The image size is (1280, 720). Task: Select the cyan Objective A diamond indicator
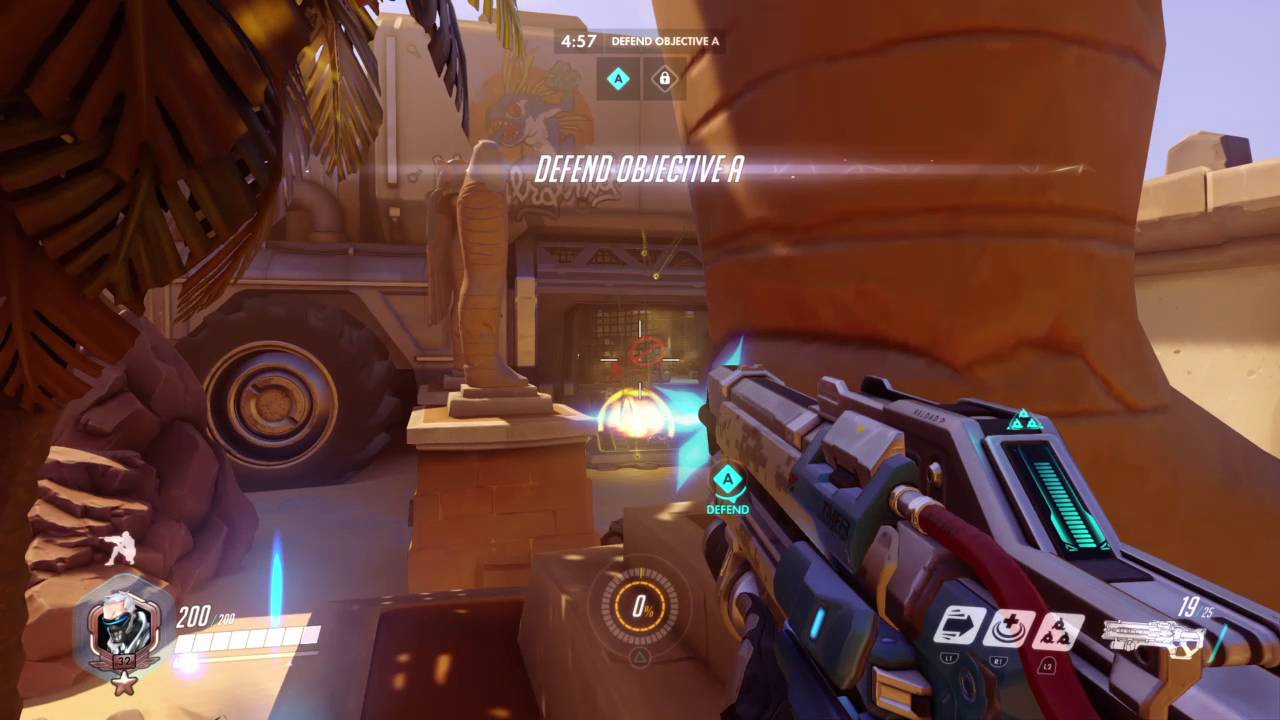tap(617, 80)
